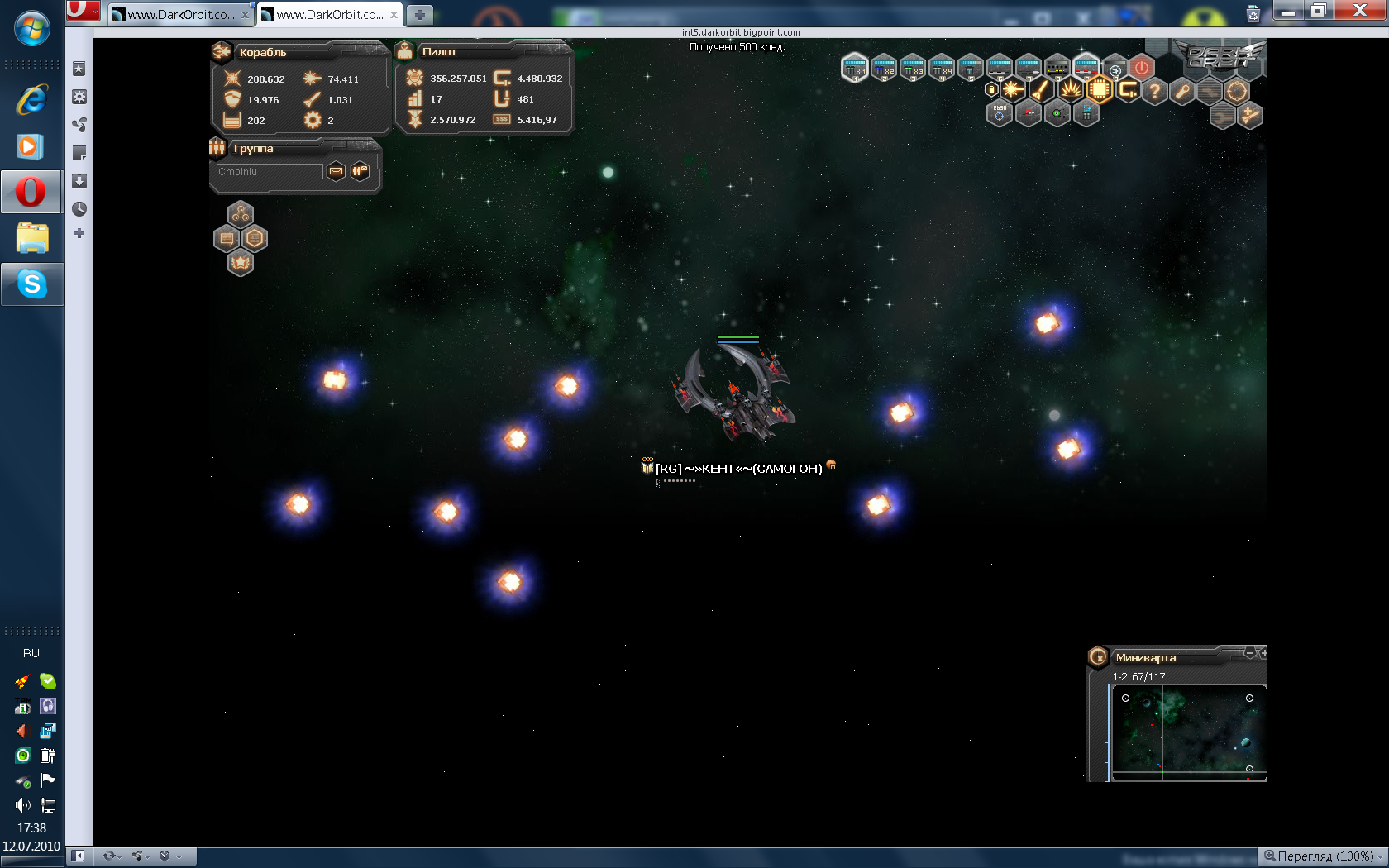Toggle the Корабль ship panel icon
This screenshot has width=1389, height=868.
222,52
